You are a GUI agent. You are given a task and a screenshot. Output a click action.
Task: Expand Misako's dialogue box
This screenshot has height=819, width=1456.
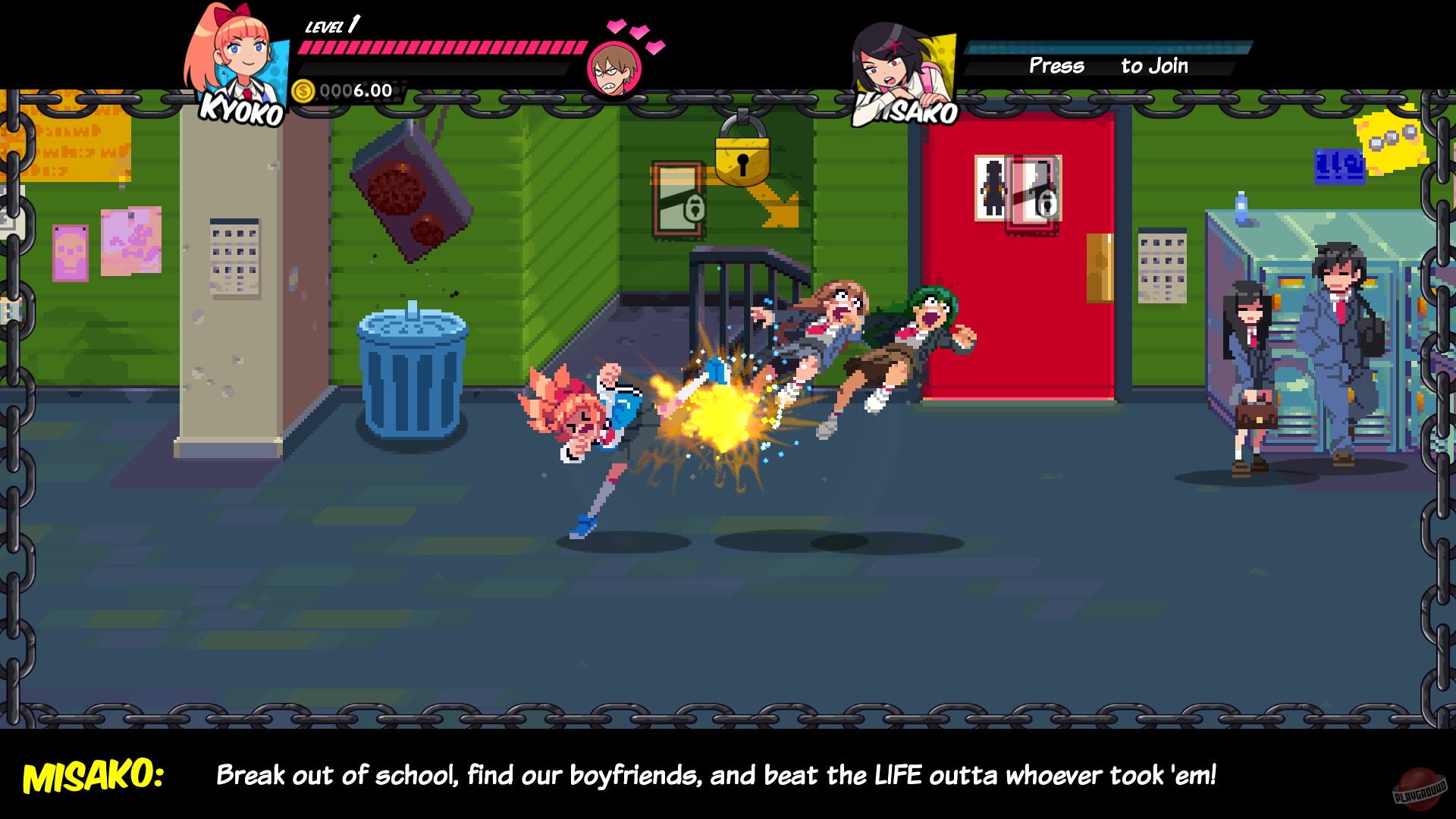click(728, 775)
